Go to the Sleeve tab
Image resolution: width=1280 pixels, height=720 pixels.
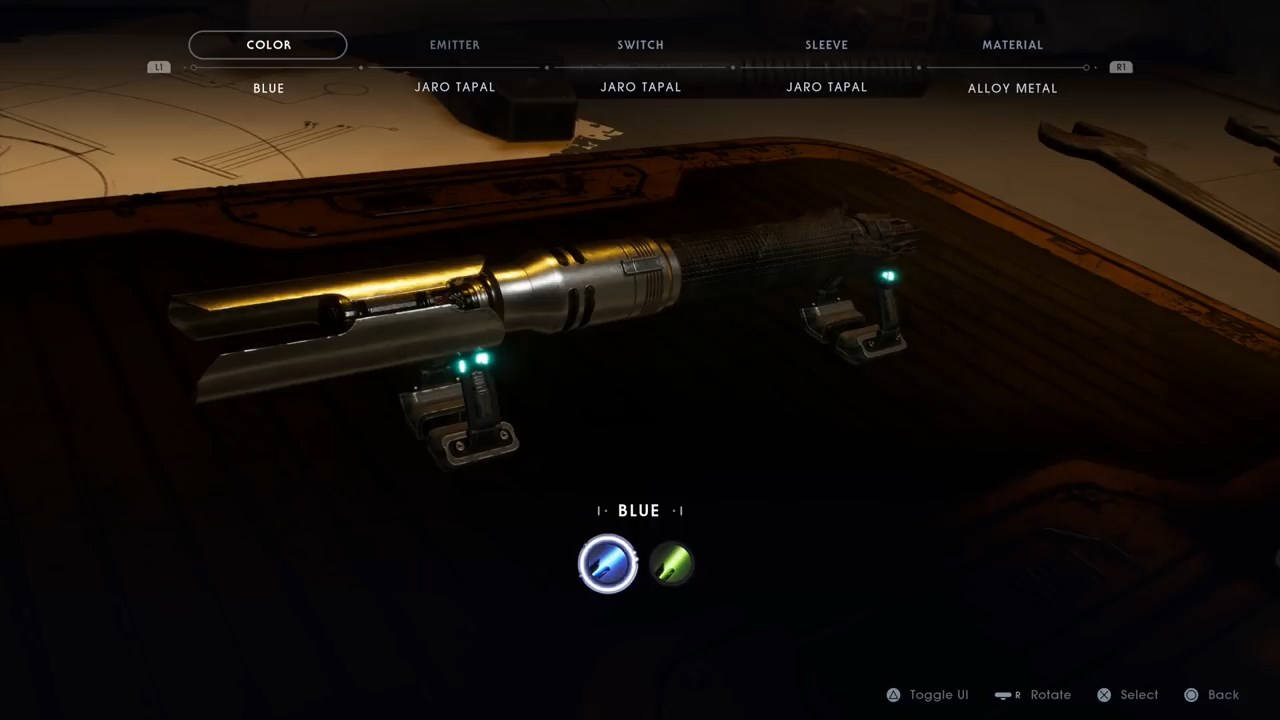826,45
